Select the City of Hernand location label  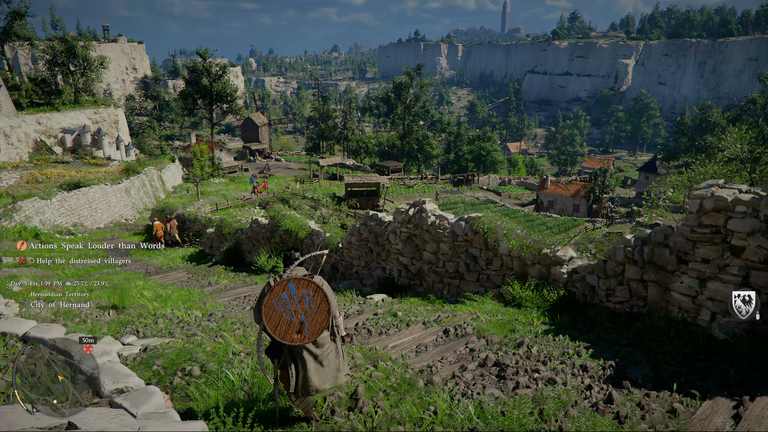(x=62, y=303)
